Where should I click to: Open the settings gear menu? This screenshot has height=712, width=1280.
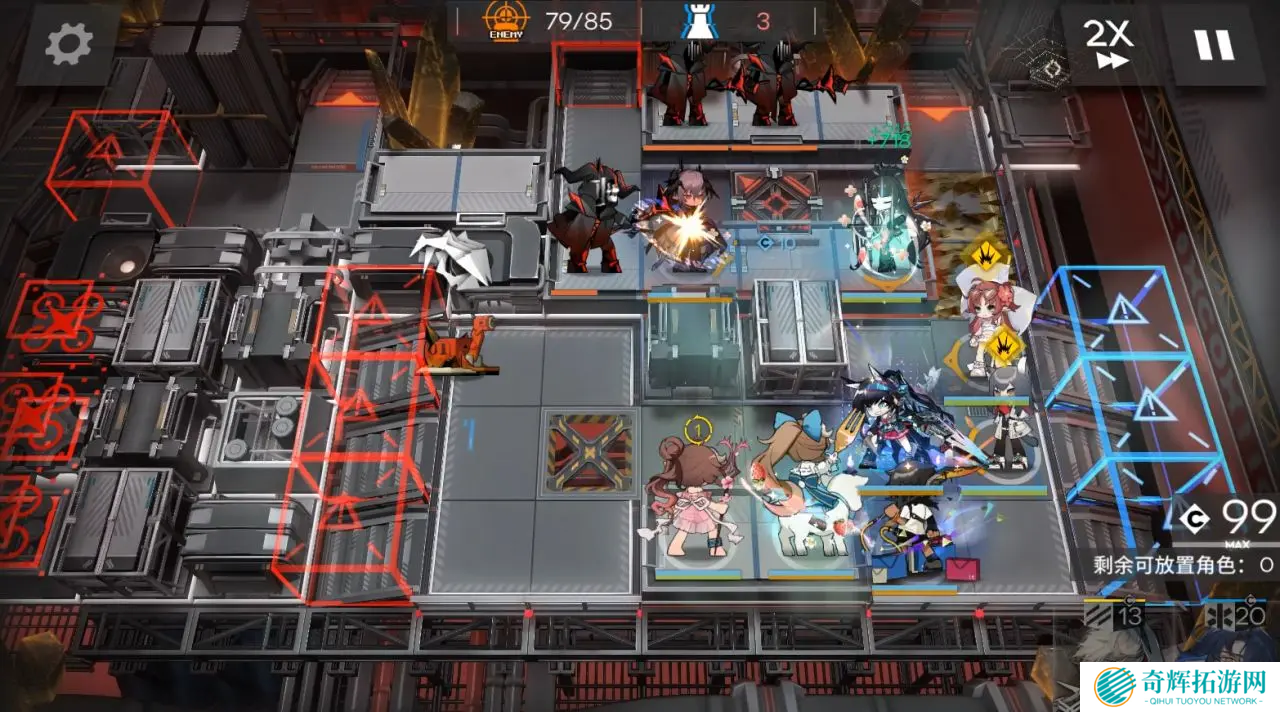pyautogui.click(x=68, y=44)
